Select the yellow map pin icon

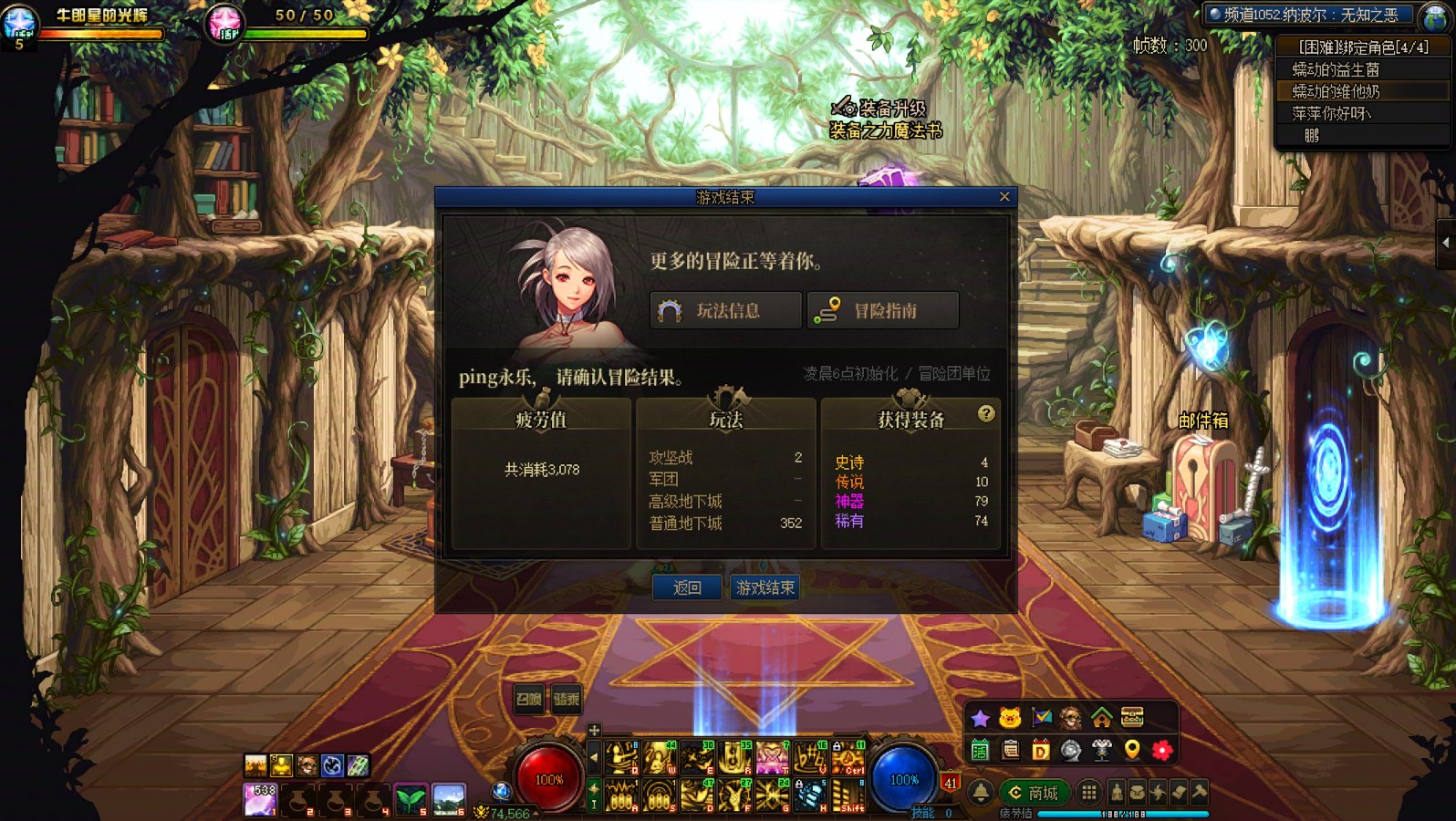[x=1132, y=750]
